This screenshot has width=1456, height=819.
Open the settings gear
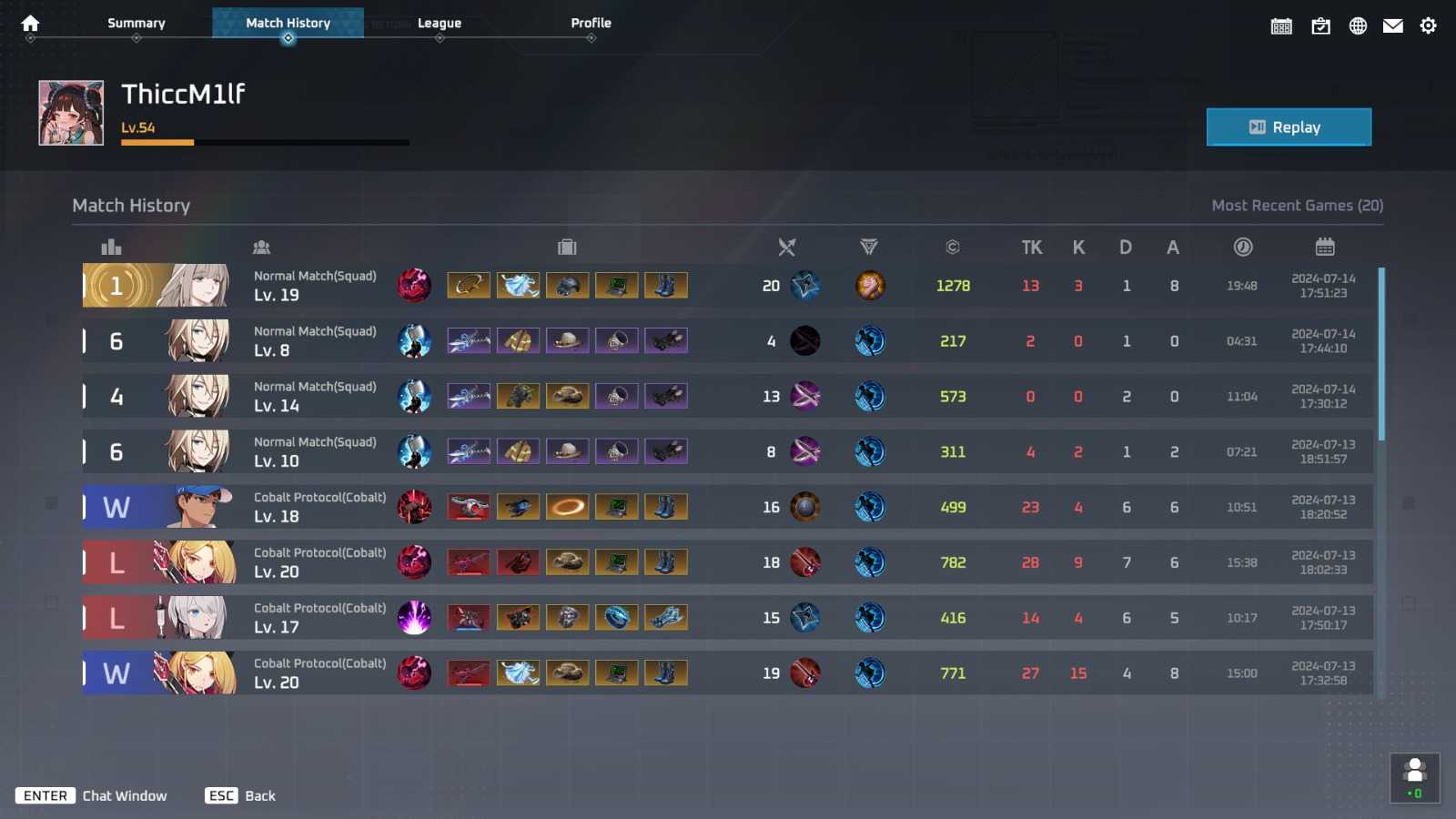[x=1429, y=25]
